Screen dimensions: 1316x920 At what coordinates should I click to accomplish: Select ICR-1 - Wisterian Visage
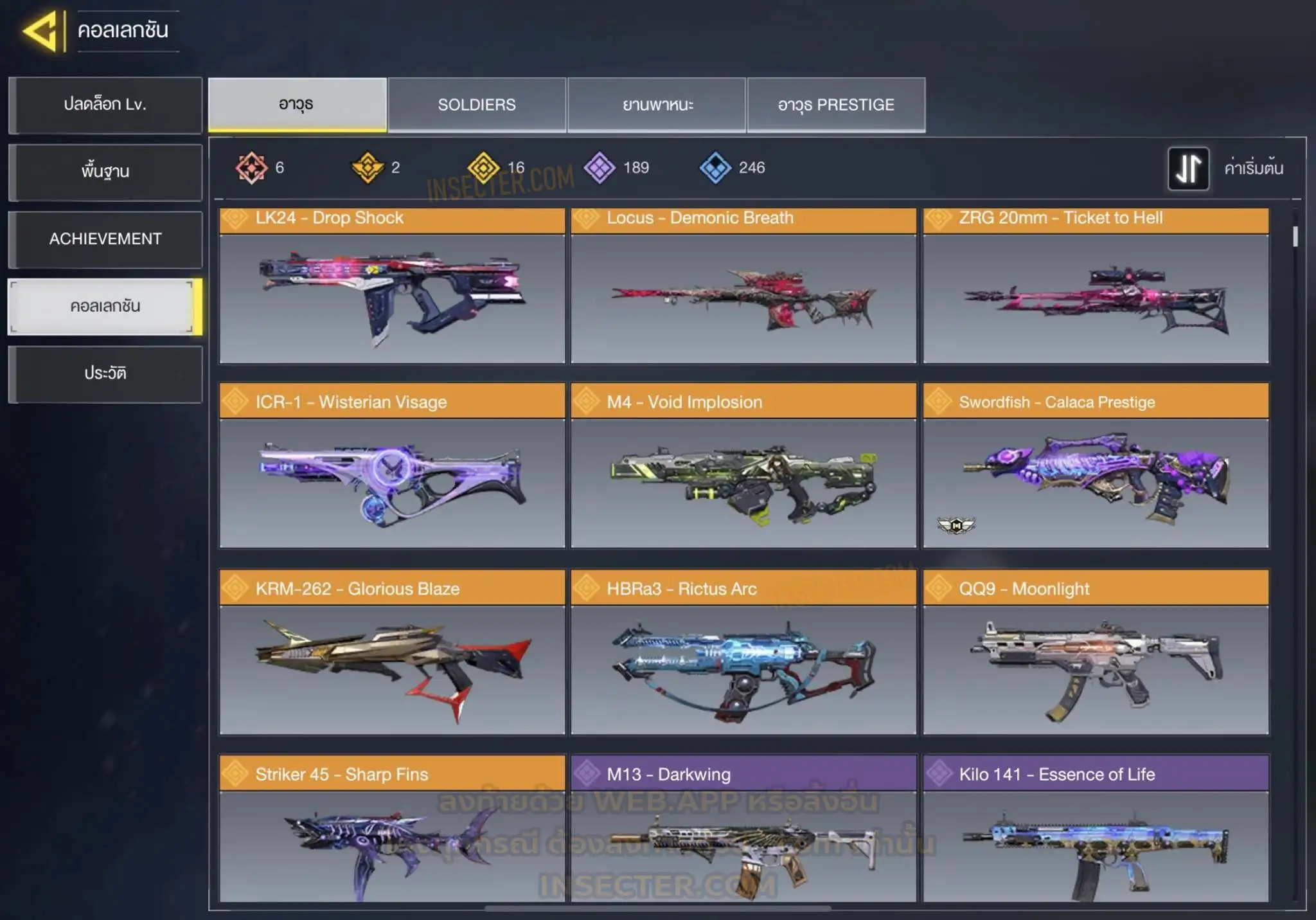coord(392,466)
